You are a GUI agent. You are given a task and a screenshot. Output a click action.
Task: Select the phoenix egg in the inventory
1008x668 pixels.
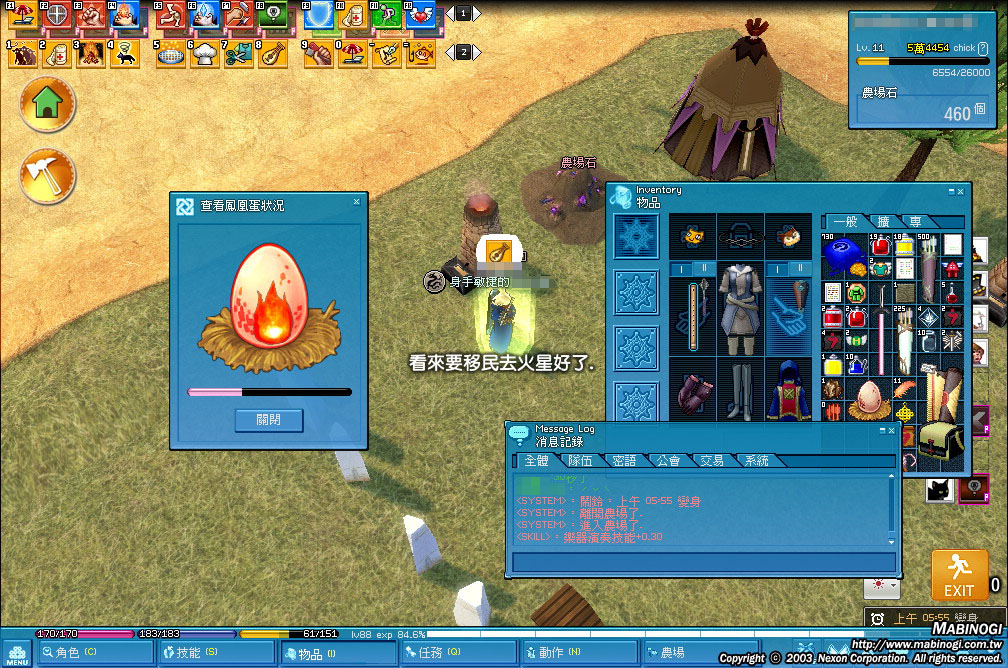pyautogui.click(x=869, y=400)
